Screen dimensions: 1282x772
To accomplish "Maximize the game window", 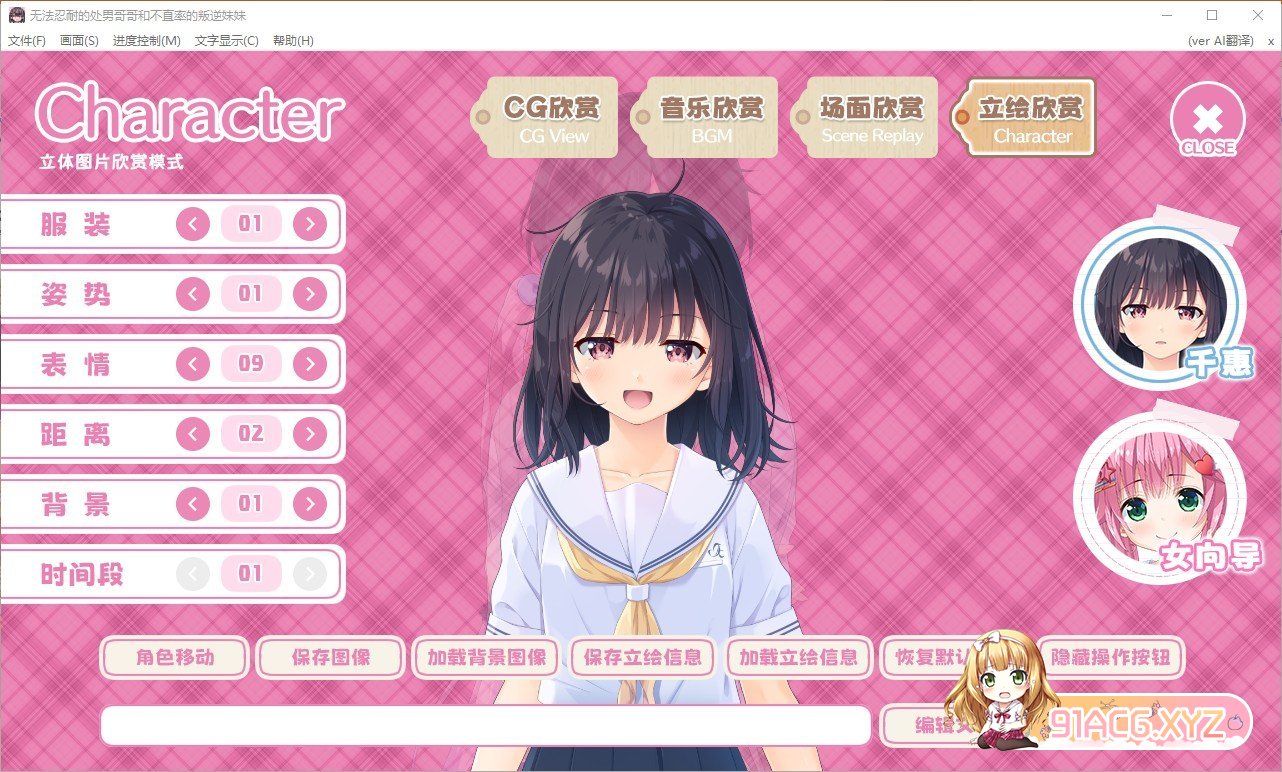I will pyautogui.click(x=1212, y=15).
